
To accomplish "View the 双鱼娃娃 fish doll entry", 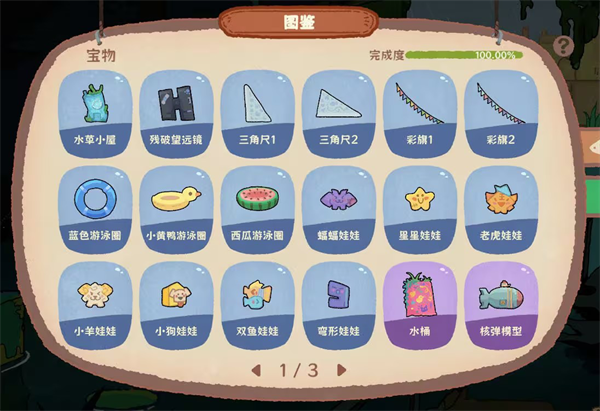I will click(x=257, y=302).
